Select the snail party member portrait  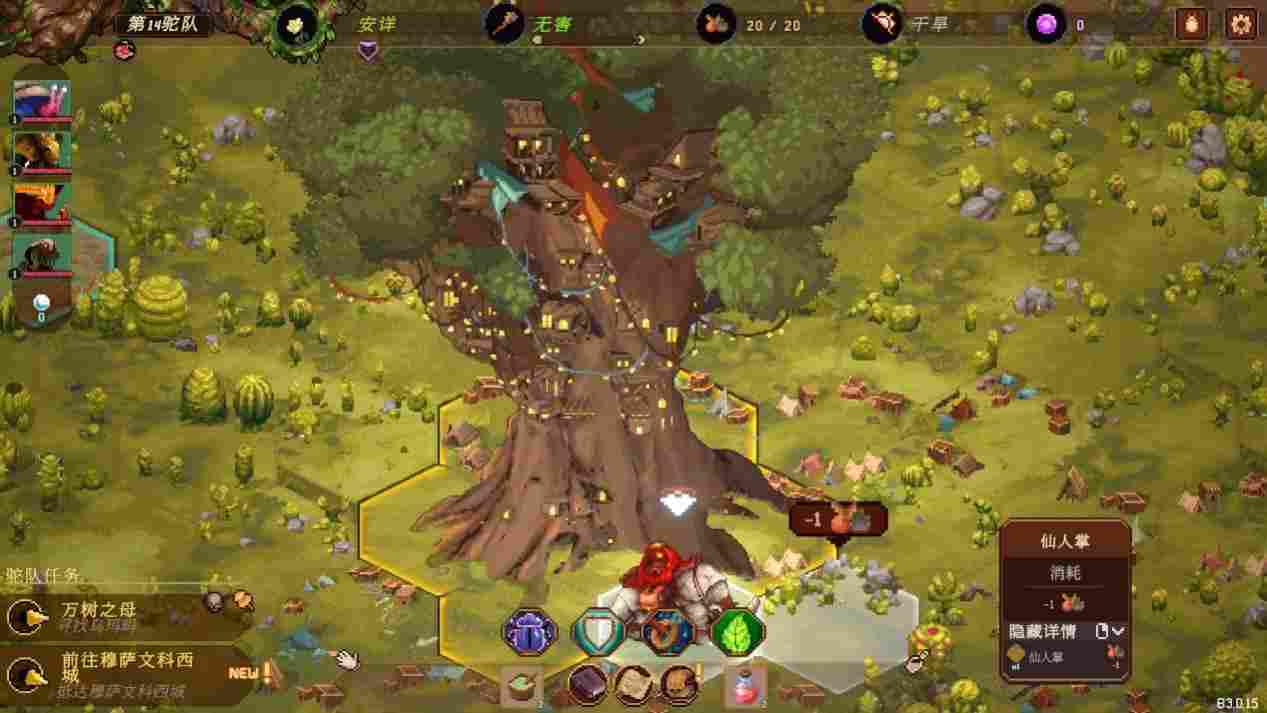point(42,101)
